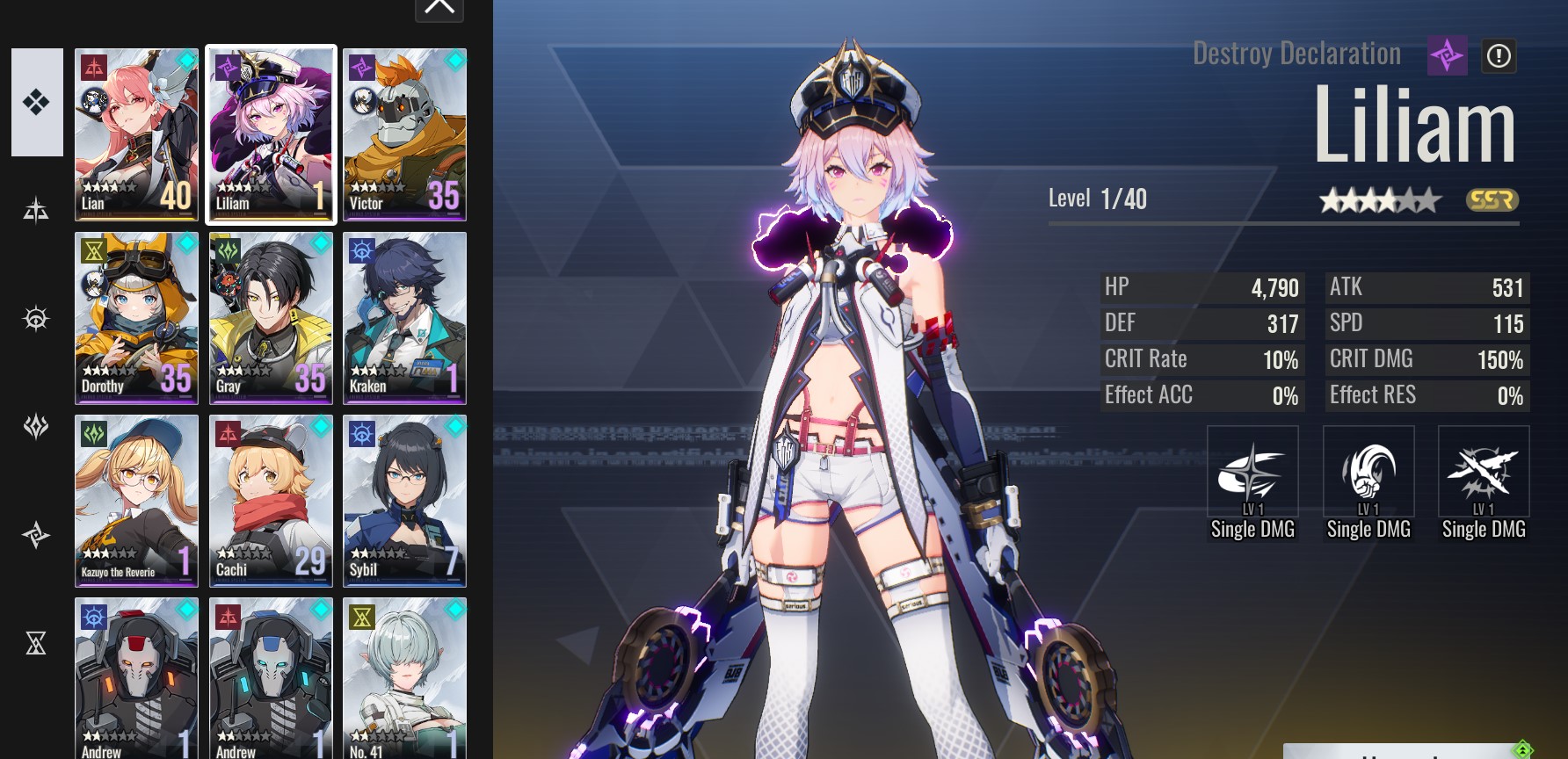Close the character list panel

tap(439, 9)
